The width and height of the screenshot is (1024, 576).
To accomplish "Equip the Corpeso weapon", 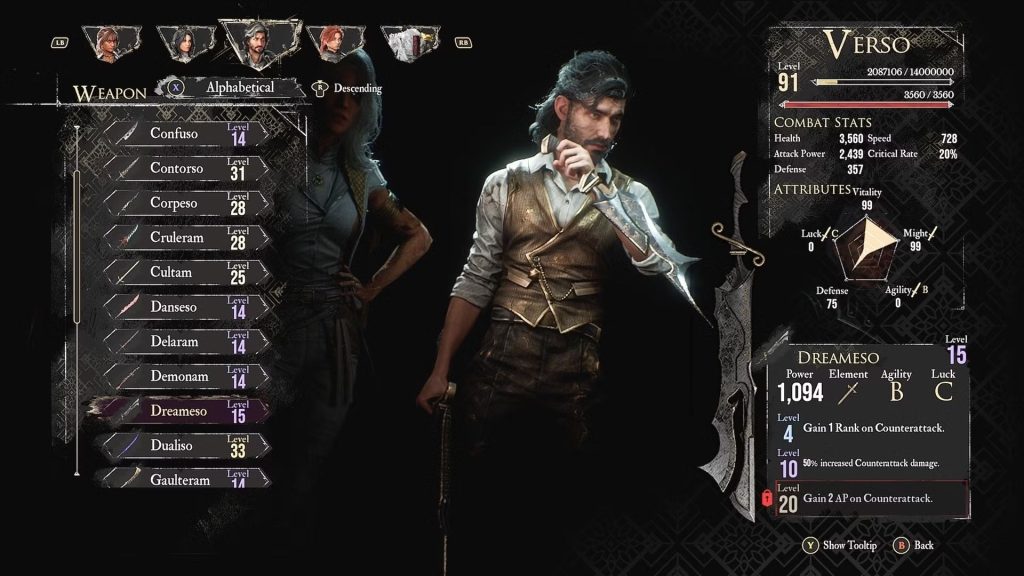I will tap(186, 204).
